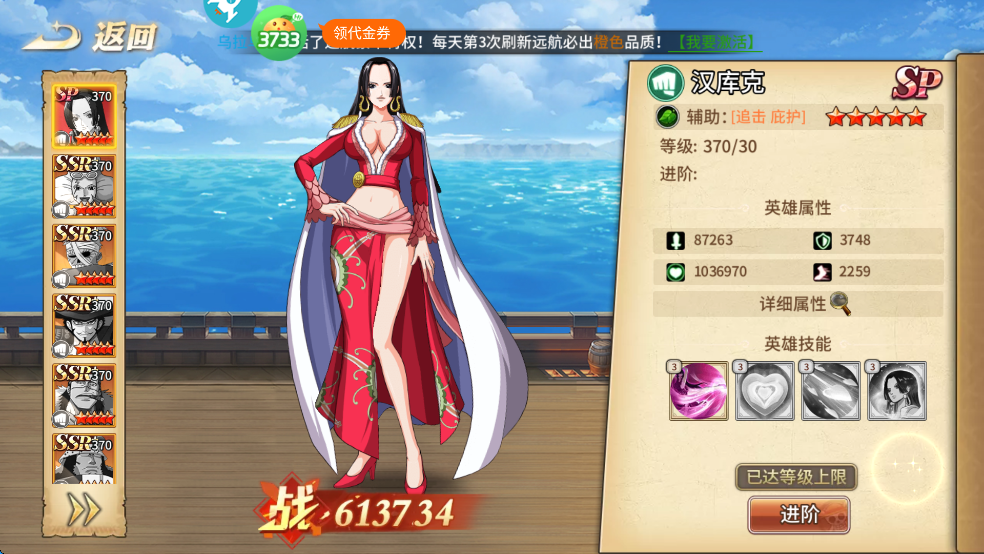Click the 进阶 advance button

[798, 514]
